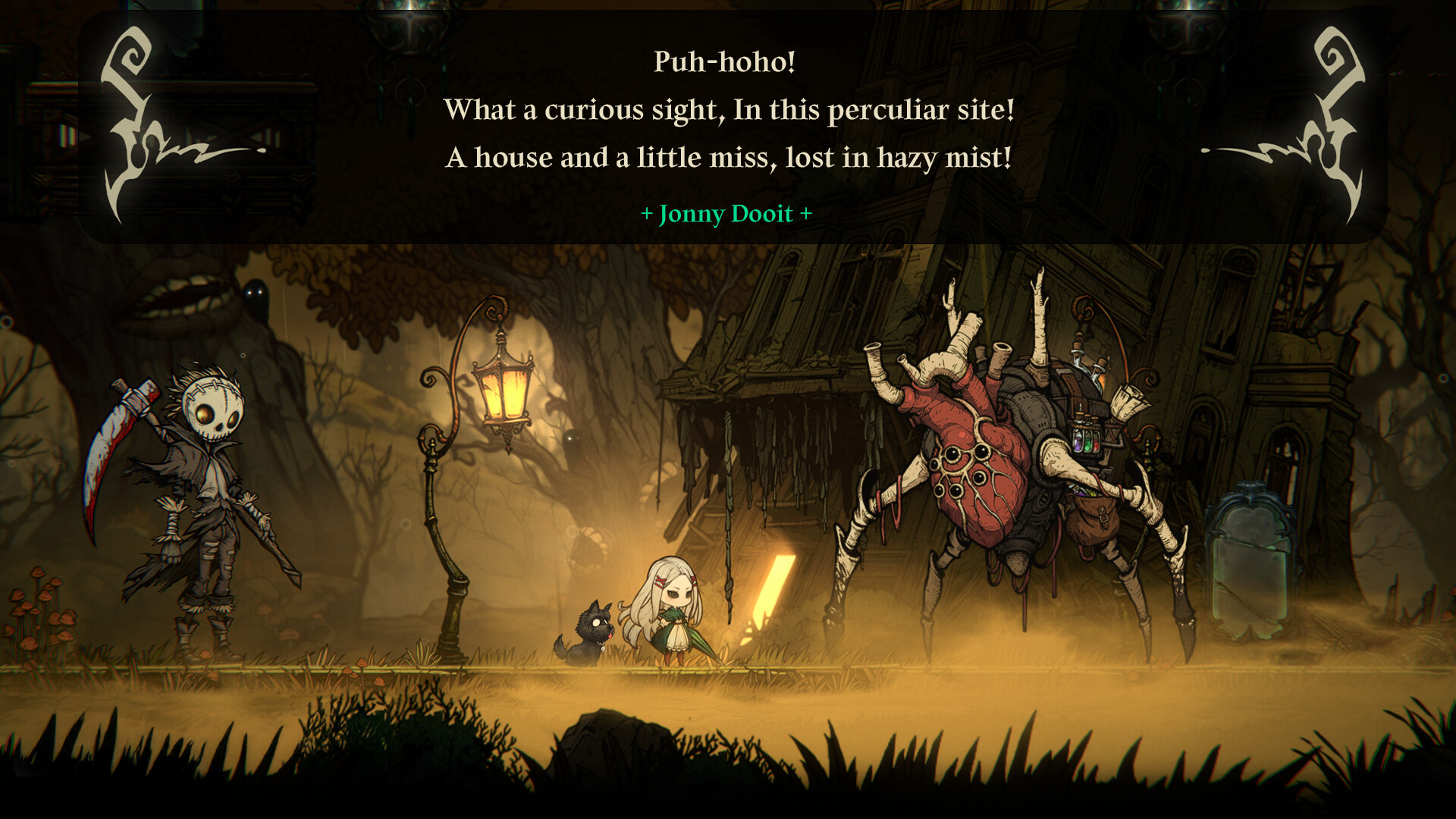Click the plus sign before Jonny Dooit's name
Image resolution: width=1456 pixels, height=819 pixels.
648,215
